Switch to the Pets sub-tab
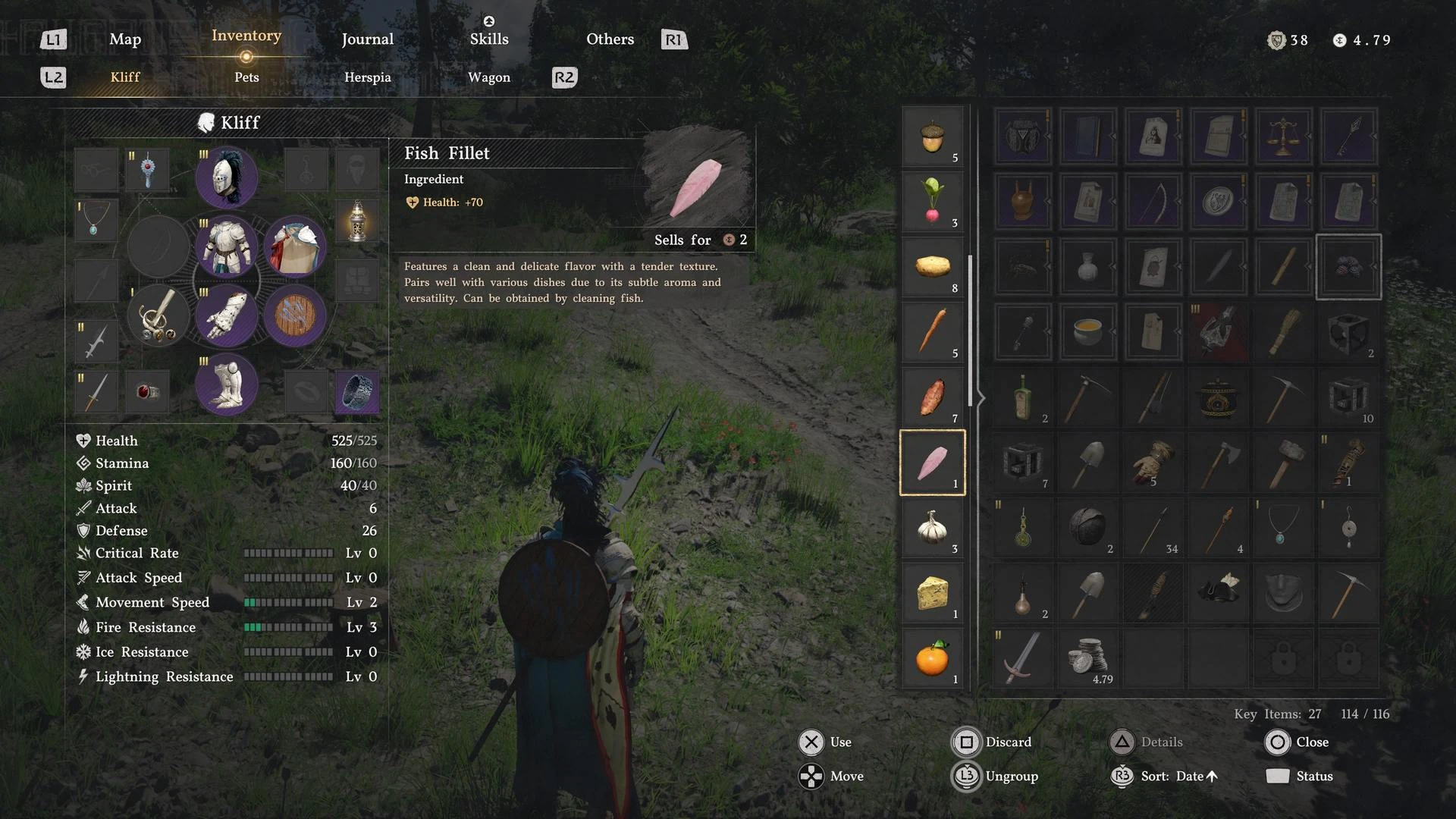 click(x=246, y=77)
